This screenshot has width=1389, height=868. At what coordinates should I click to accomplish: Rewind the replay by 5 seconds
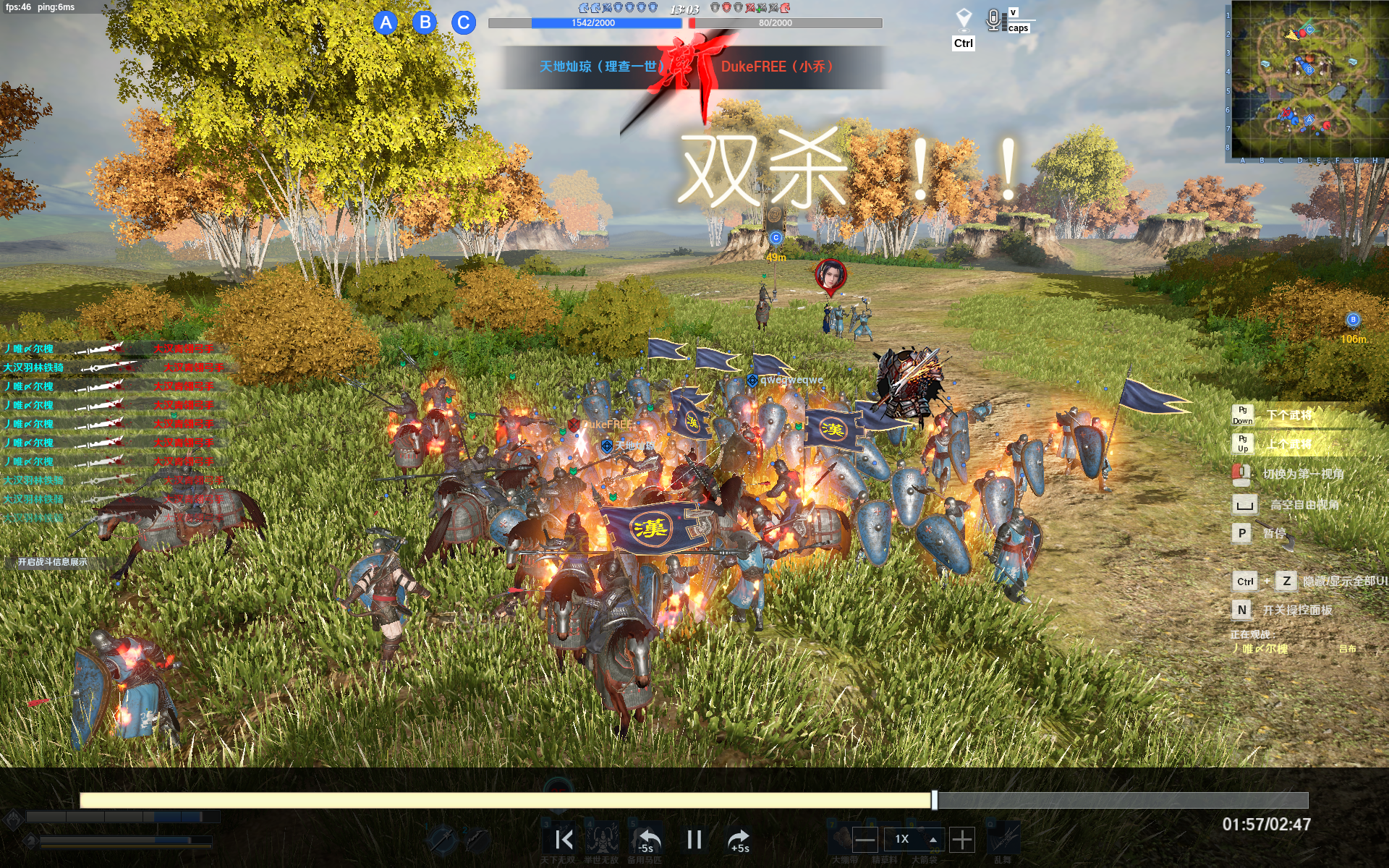pyautogui.click(x=647, y=840)
